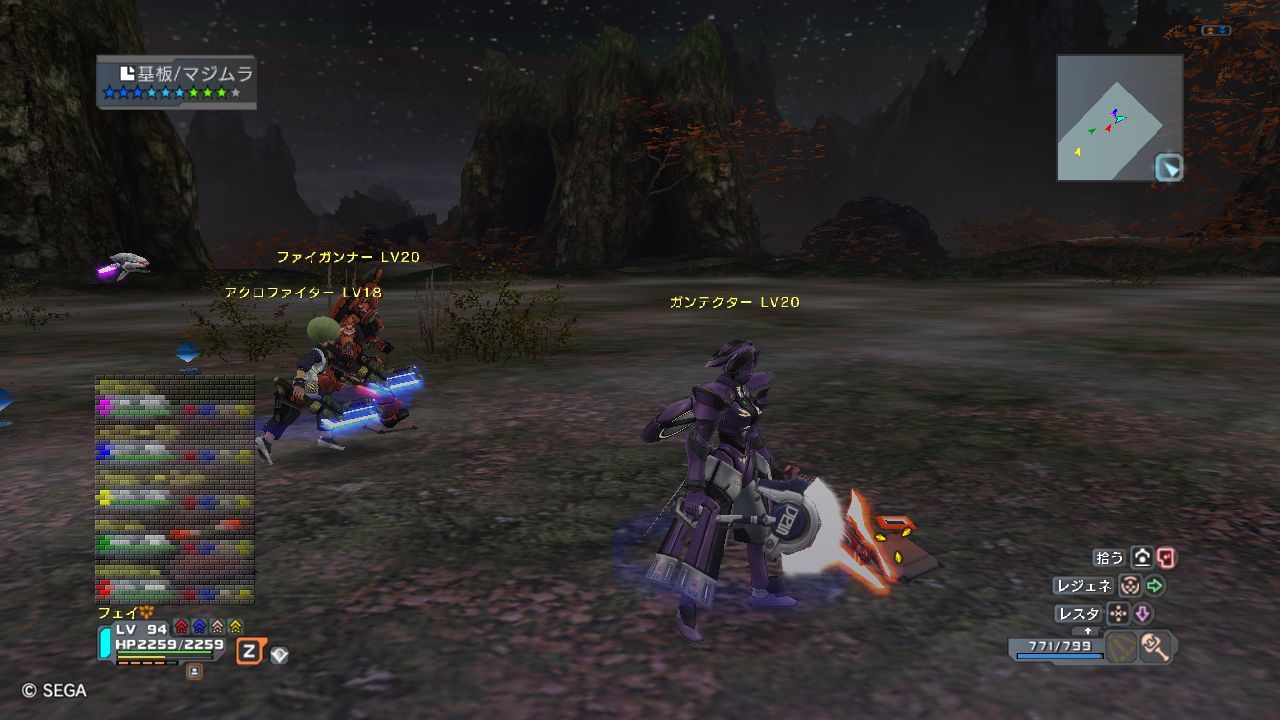Select the yellow buff arrow icon
Viewport: 1280px width, 720px height.
235,627
